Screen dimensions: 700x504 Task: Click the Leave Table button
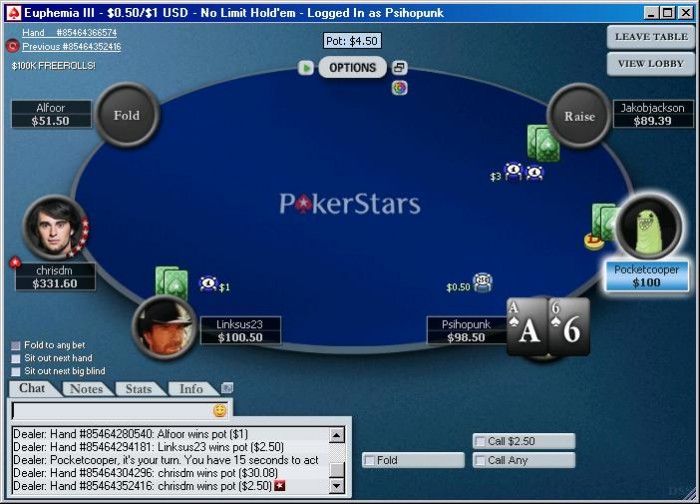(x=651, y=37)
